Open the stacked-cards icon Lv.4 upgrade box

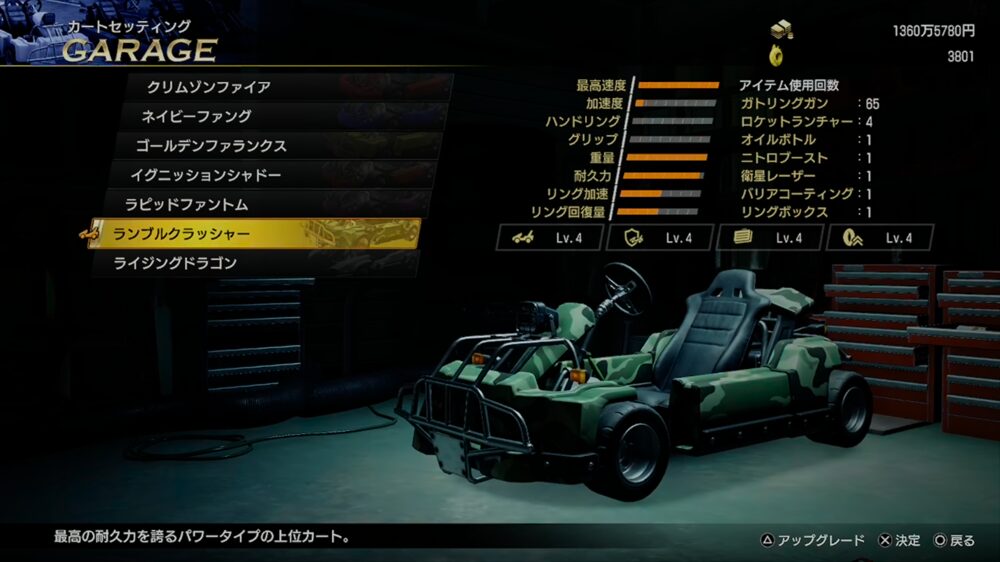770,238
